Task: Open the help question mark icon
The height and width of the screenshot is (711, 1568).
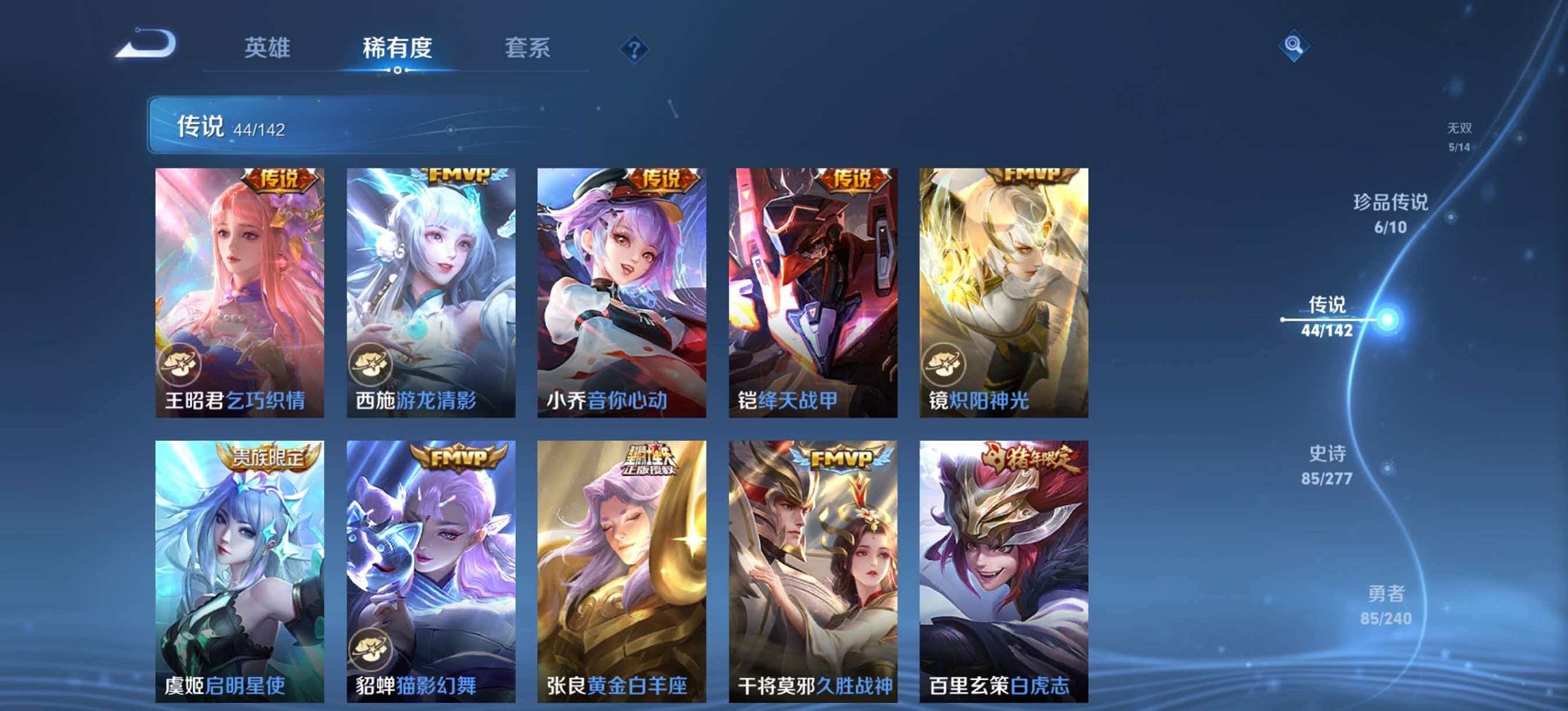Action: 633,48
